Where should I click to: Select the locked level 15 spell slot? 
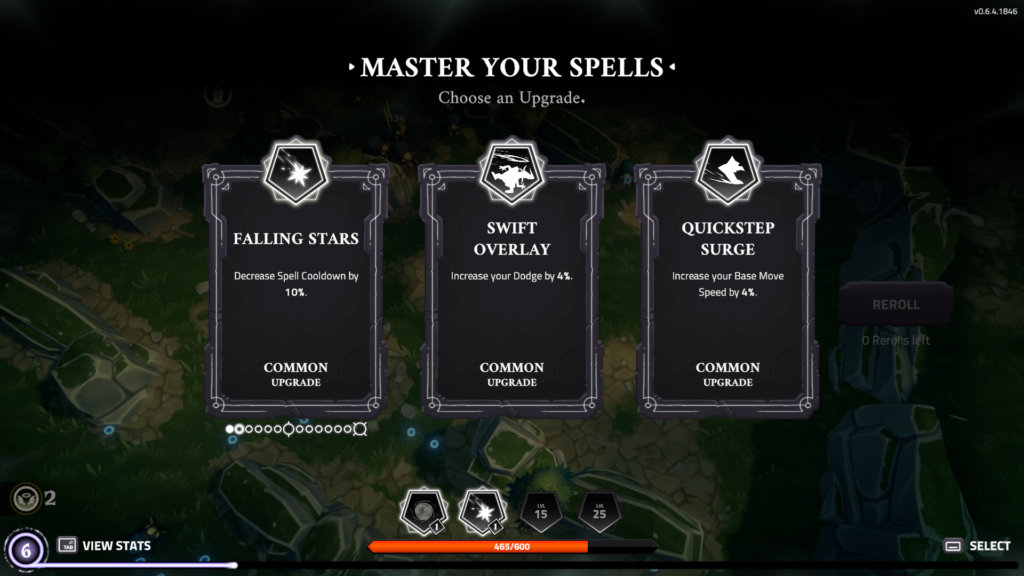(539, 512)
